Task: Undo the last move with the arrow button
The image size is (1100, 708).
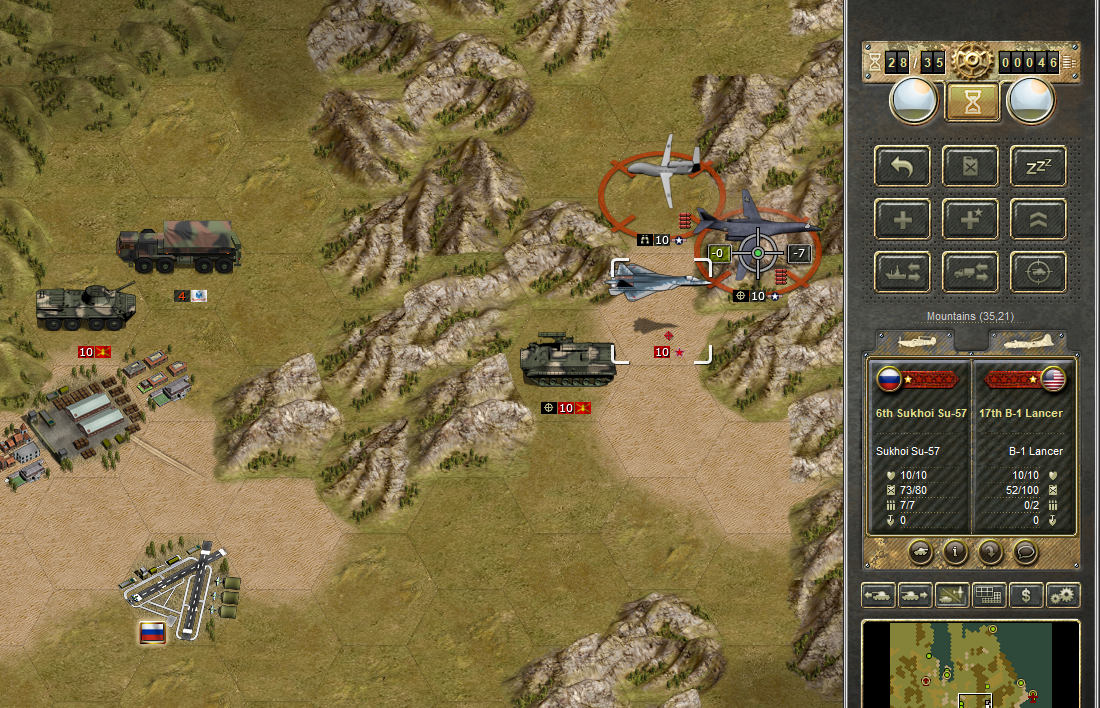Action: click(902, 166)
